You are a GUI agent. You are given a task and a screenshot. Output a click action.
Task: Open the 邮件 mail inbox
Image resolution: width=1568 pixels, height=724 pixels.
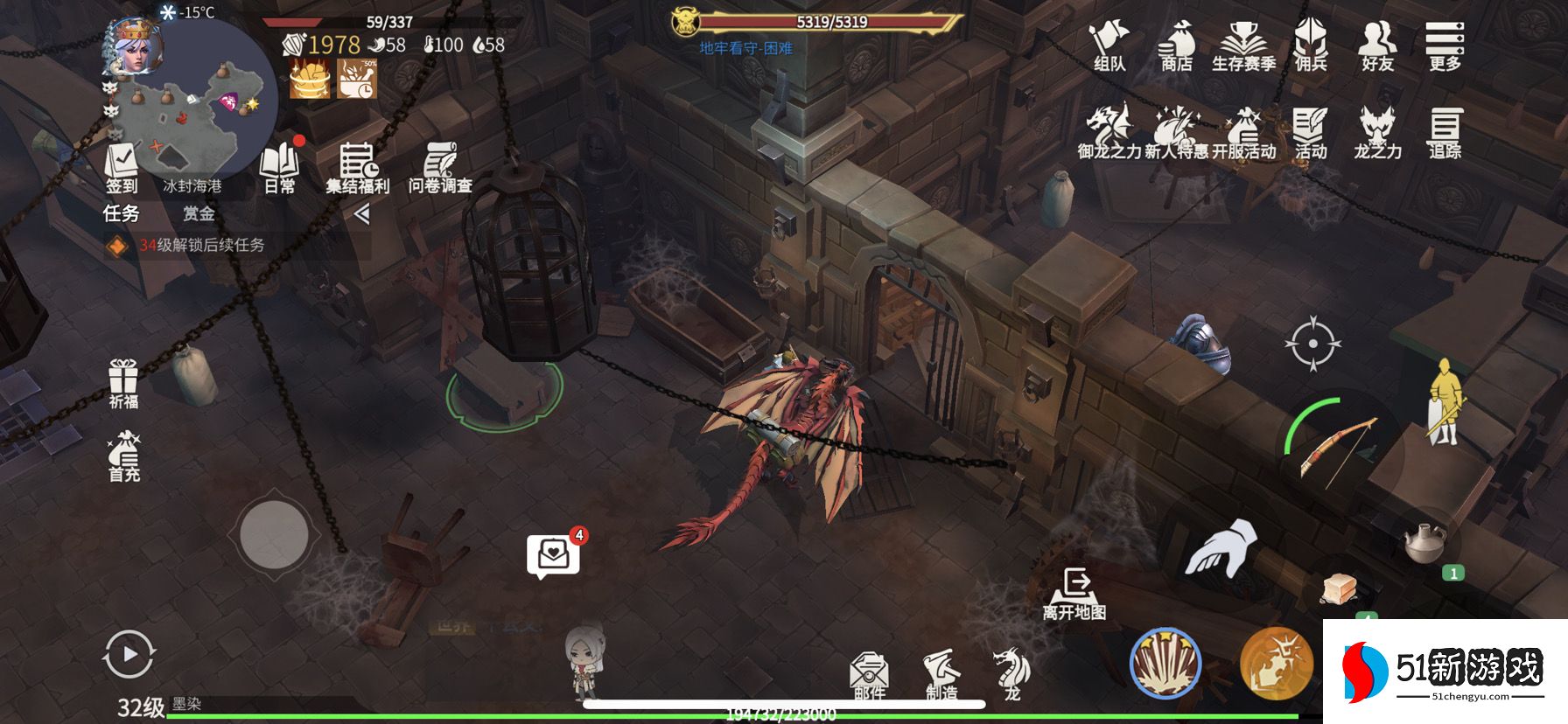click(869, 676)
